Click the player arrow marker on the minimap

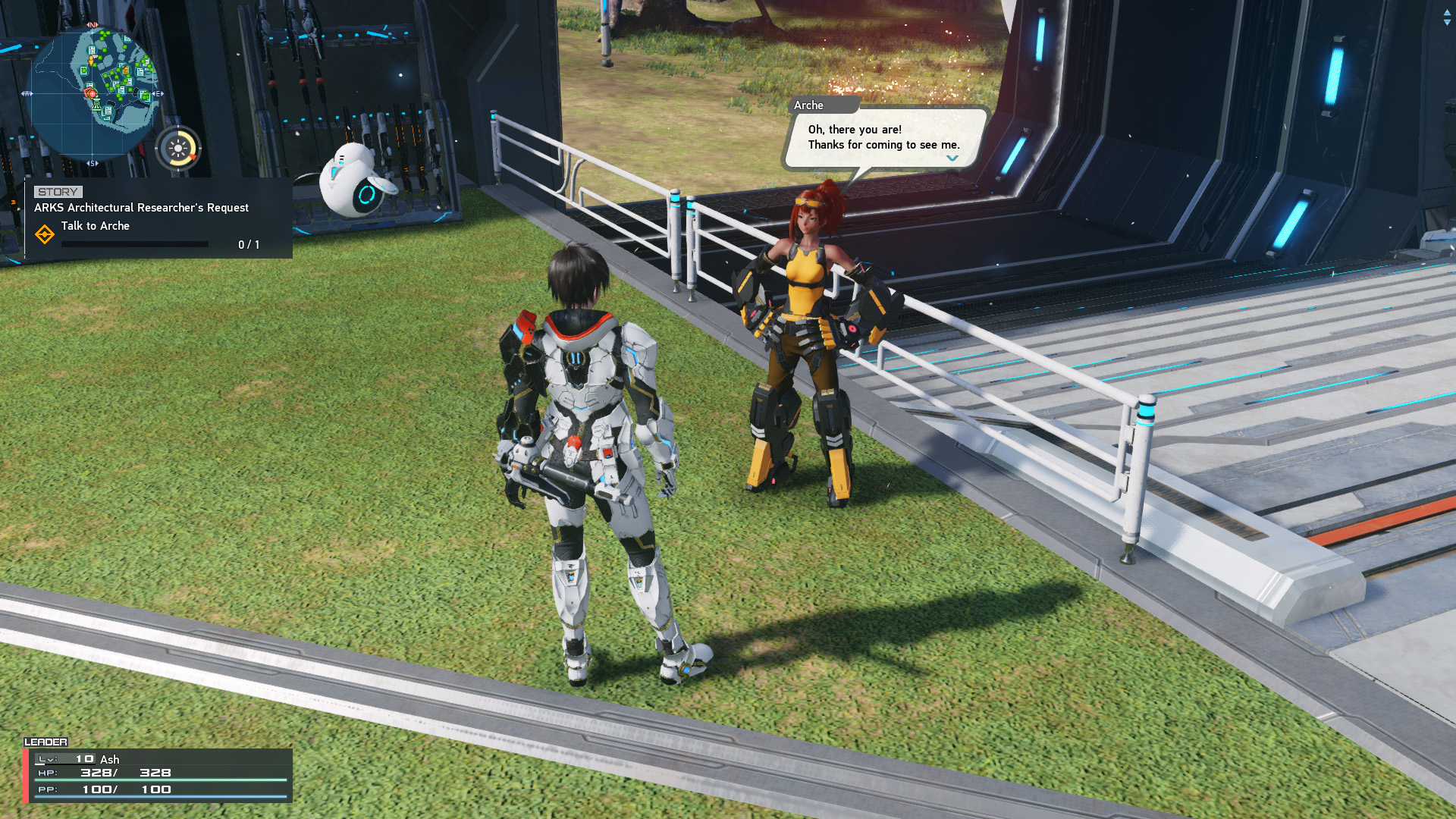coord(91,61)
